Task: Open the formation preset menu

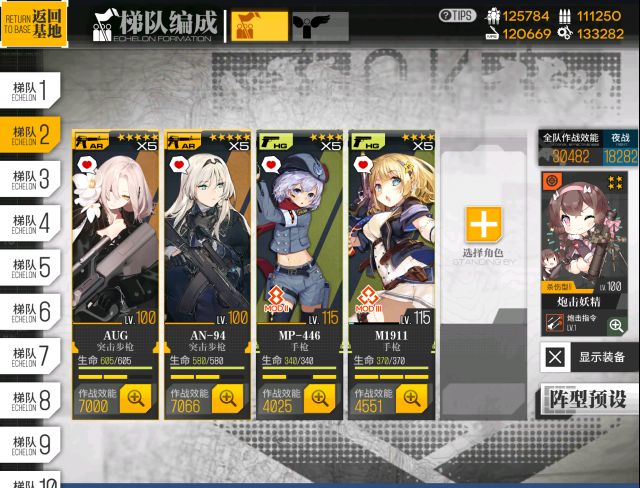Action: (589, 398)
